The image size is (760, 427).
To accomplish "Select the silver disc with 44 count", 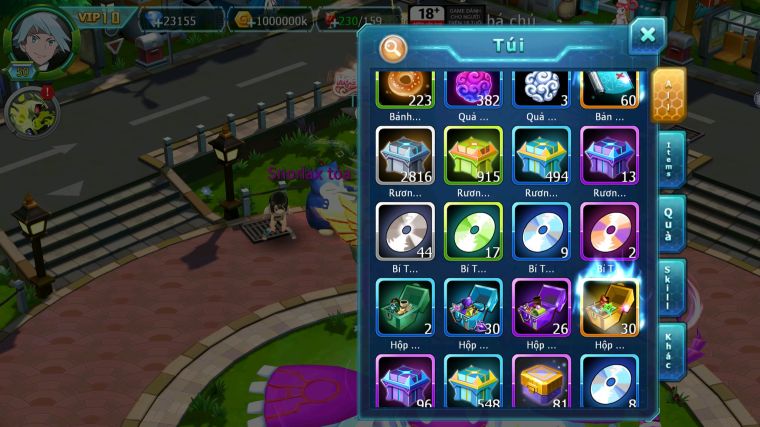I will (x=405, y=232).
